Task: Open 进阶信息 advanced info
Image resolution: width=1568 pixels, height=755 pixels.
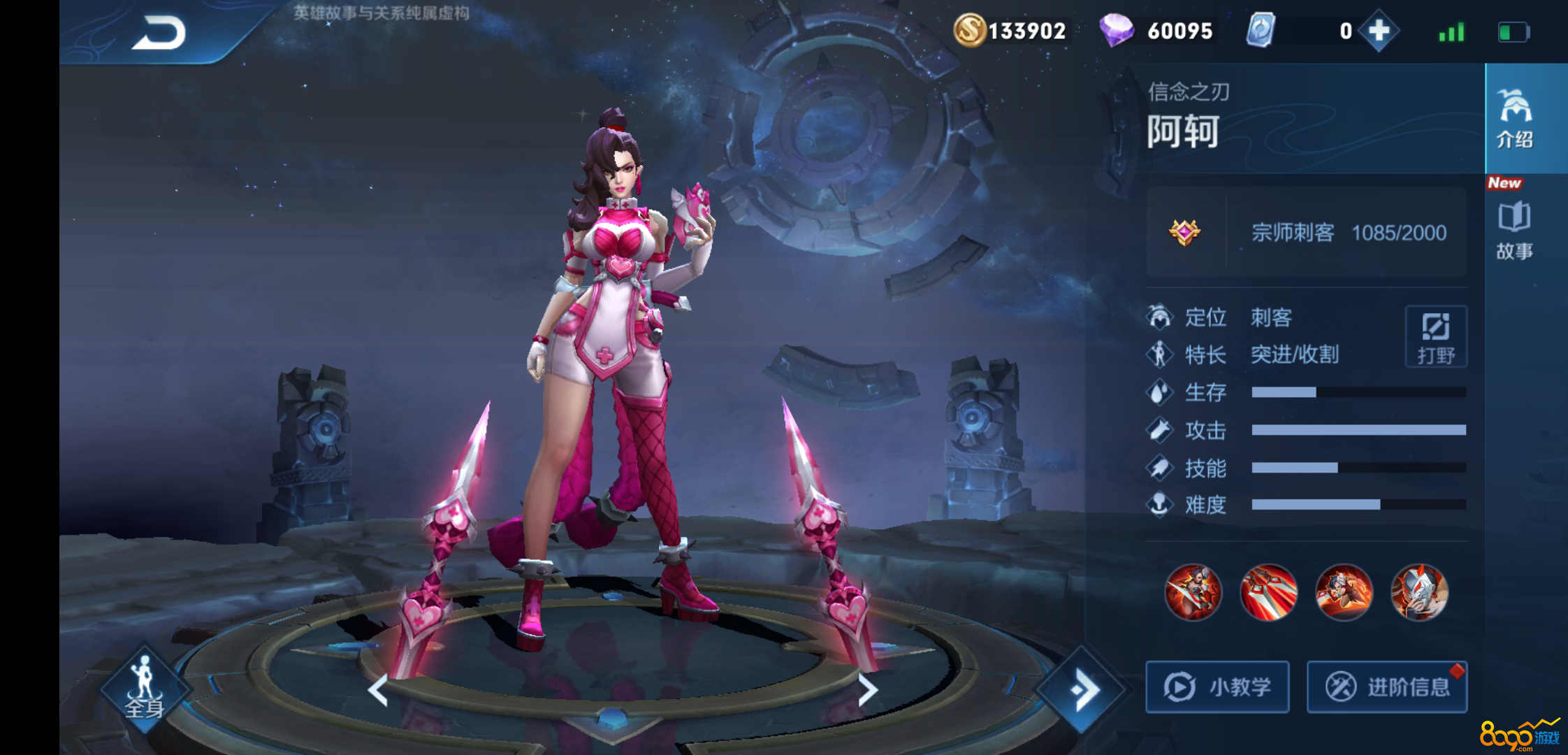Action: 1387,686
